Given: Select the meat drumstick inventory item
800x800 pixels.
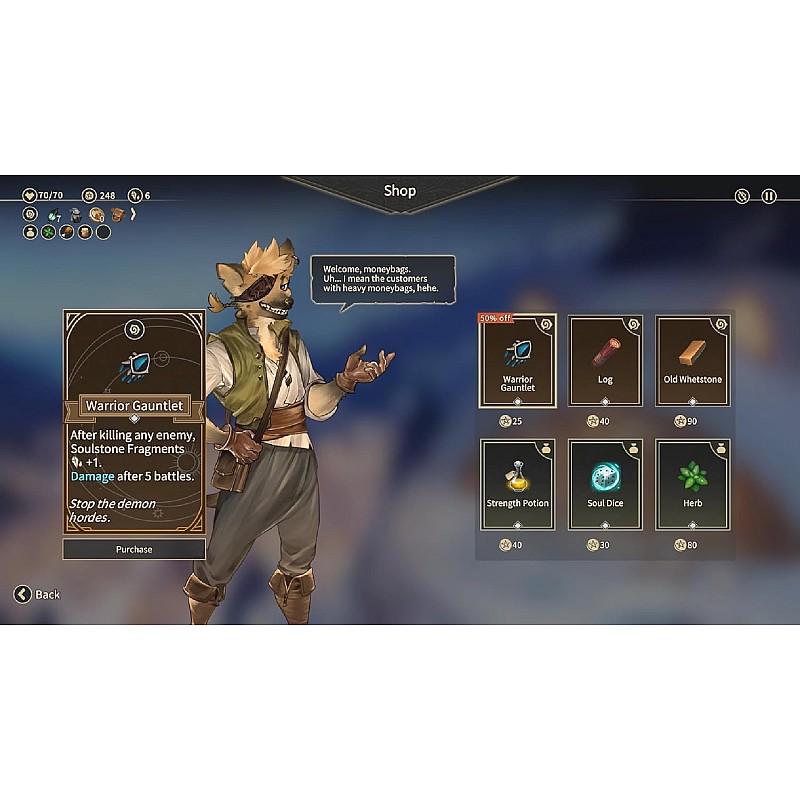Looking at the screenshot, I should (x=66, y=232).
